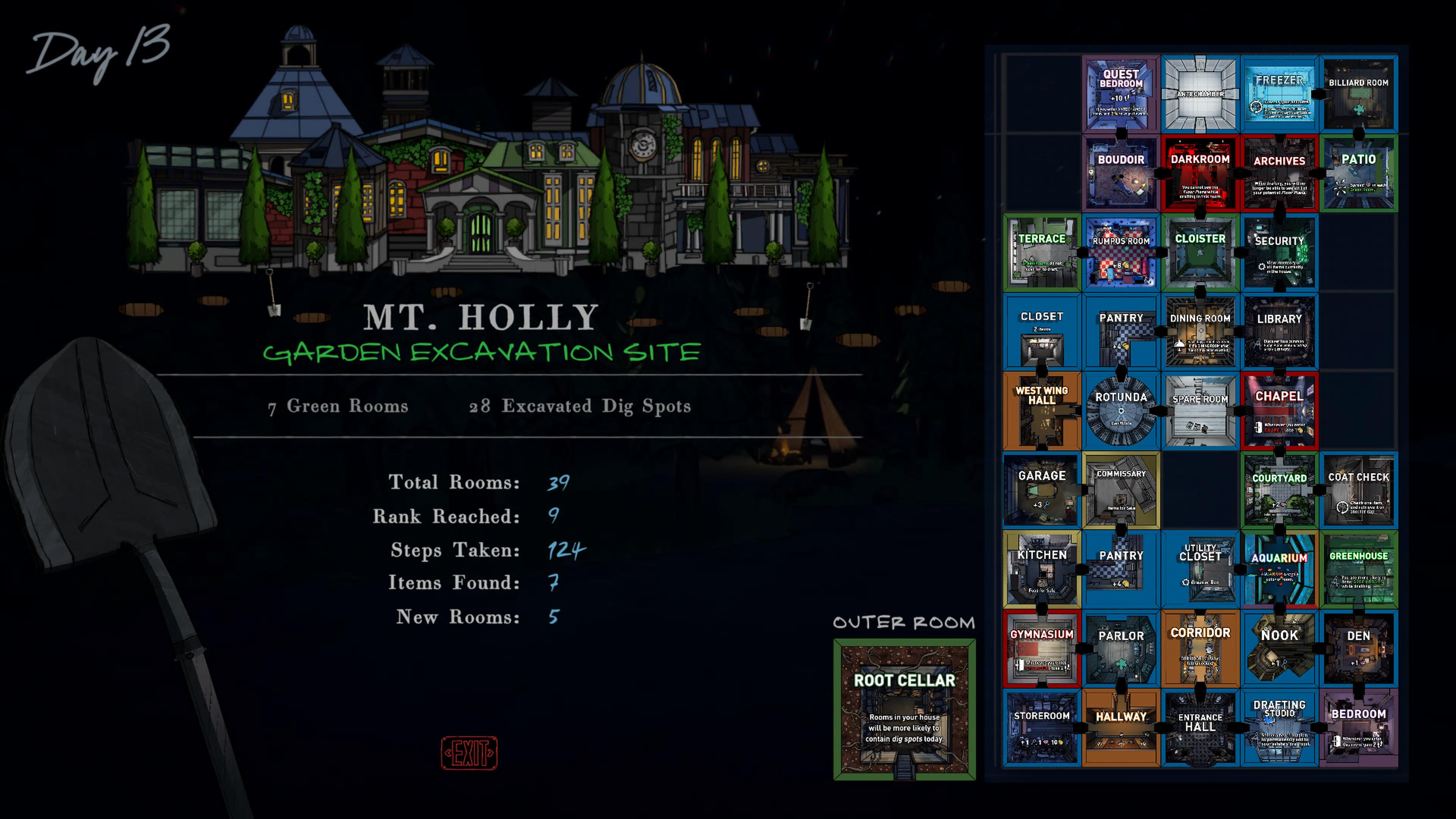
Task: Select the Aquarium room tile
Action: coord(1279,570)
